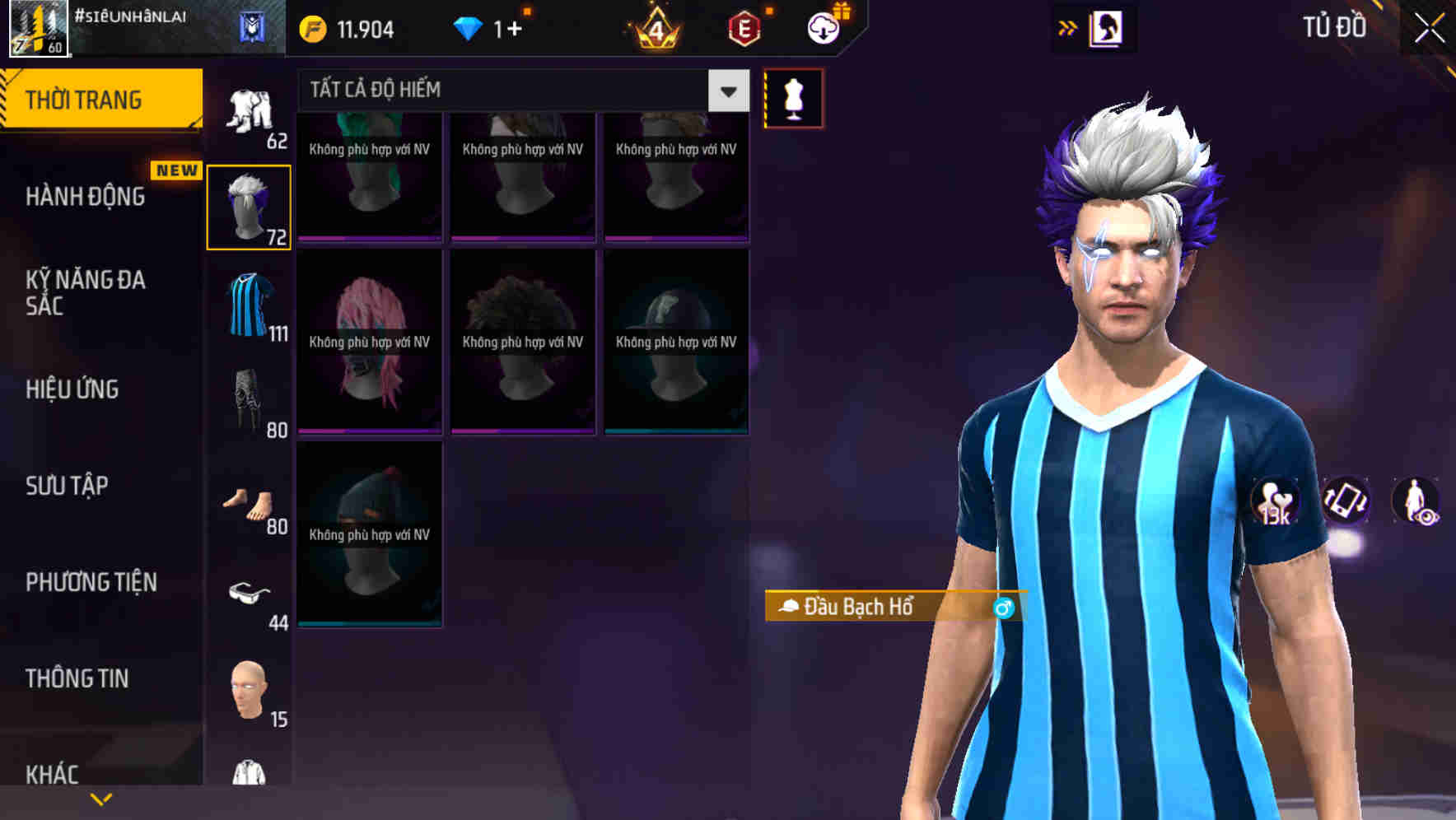Open the cloud gift download icon

tap(824, 27)
